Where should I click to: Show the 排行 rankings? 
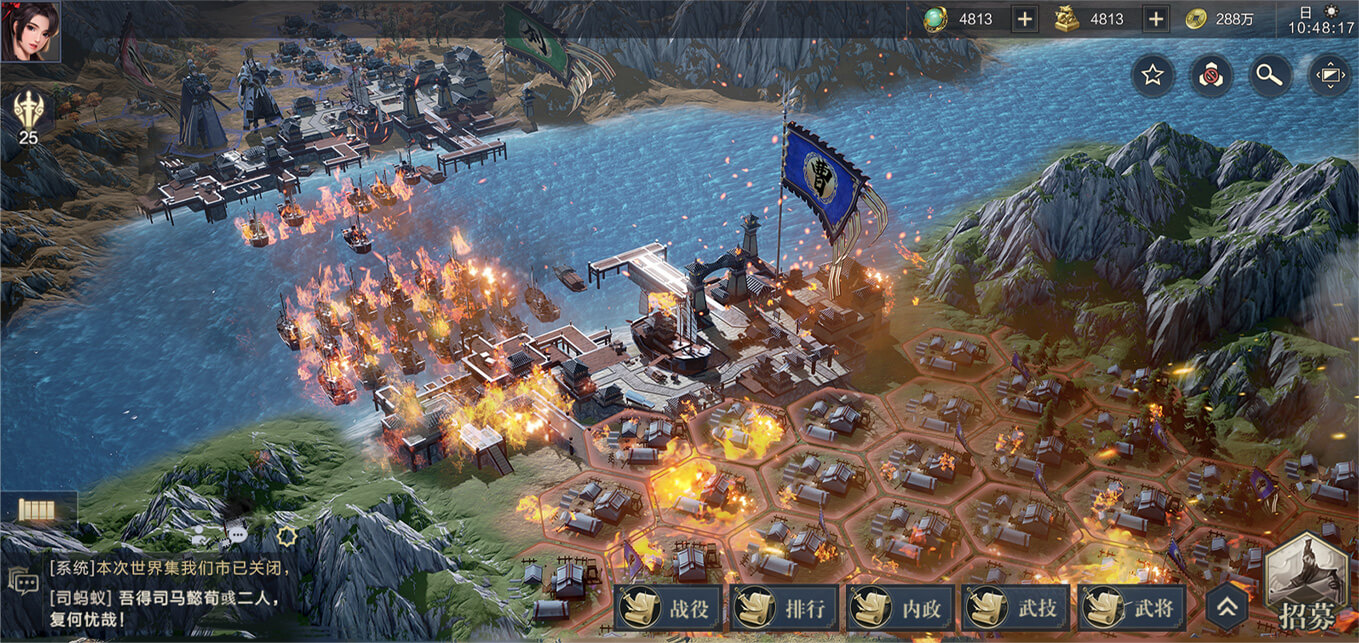click(x=784, y=609)
